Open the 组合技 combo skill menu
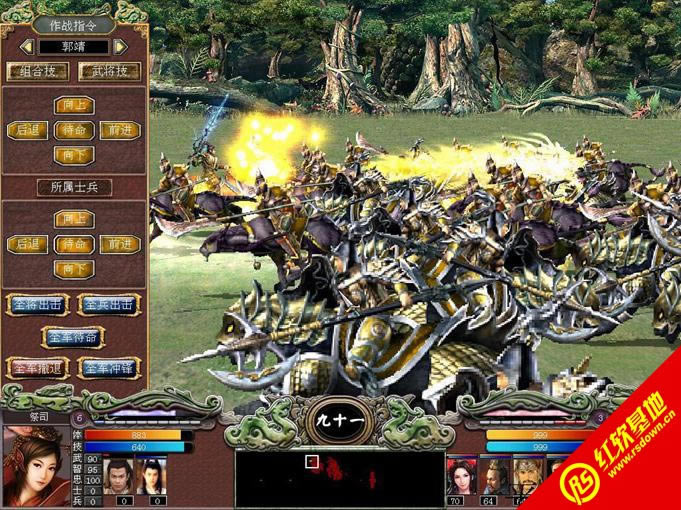 pos(38,71)
